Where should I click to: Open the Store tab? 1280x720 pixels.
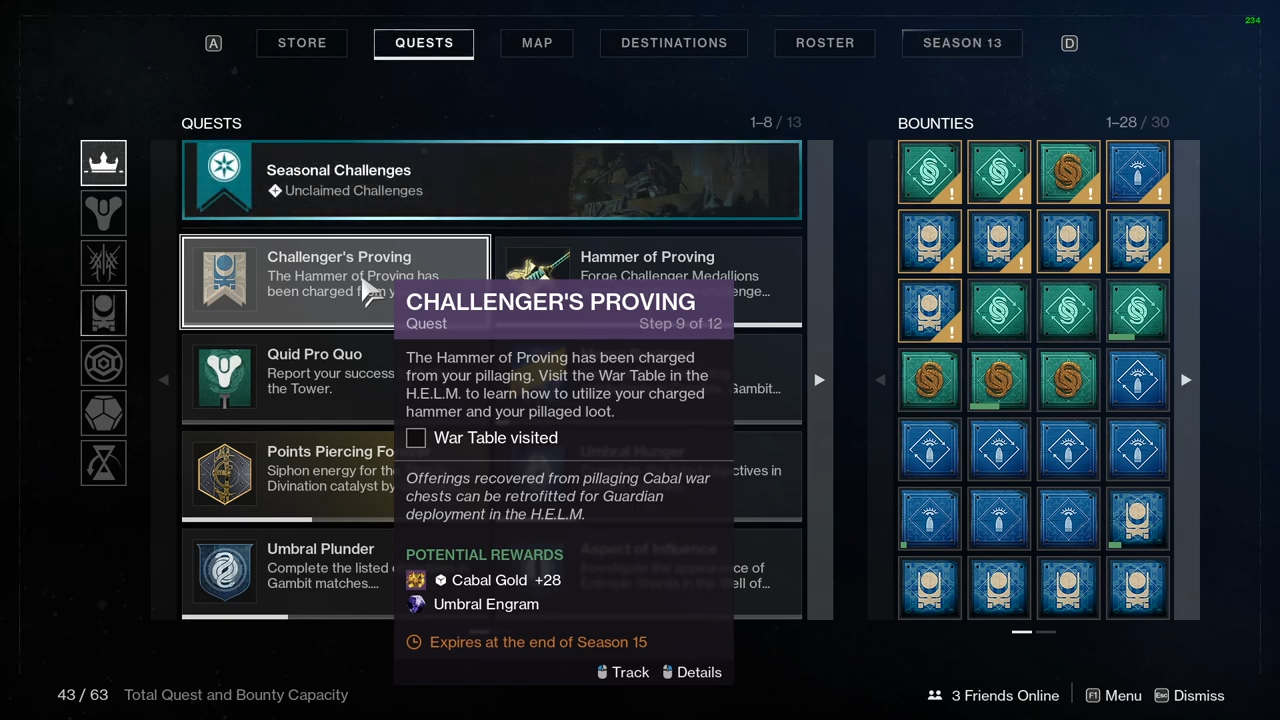point(302,43)
